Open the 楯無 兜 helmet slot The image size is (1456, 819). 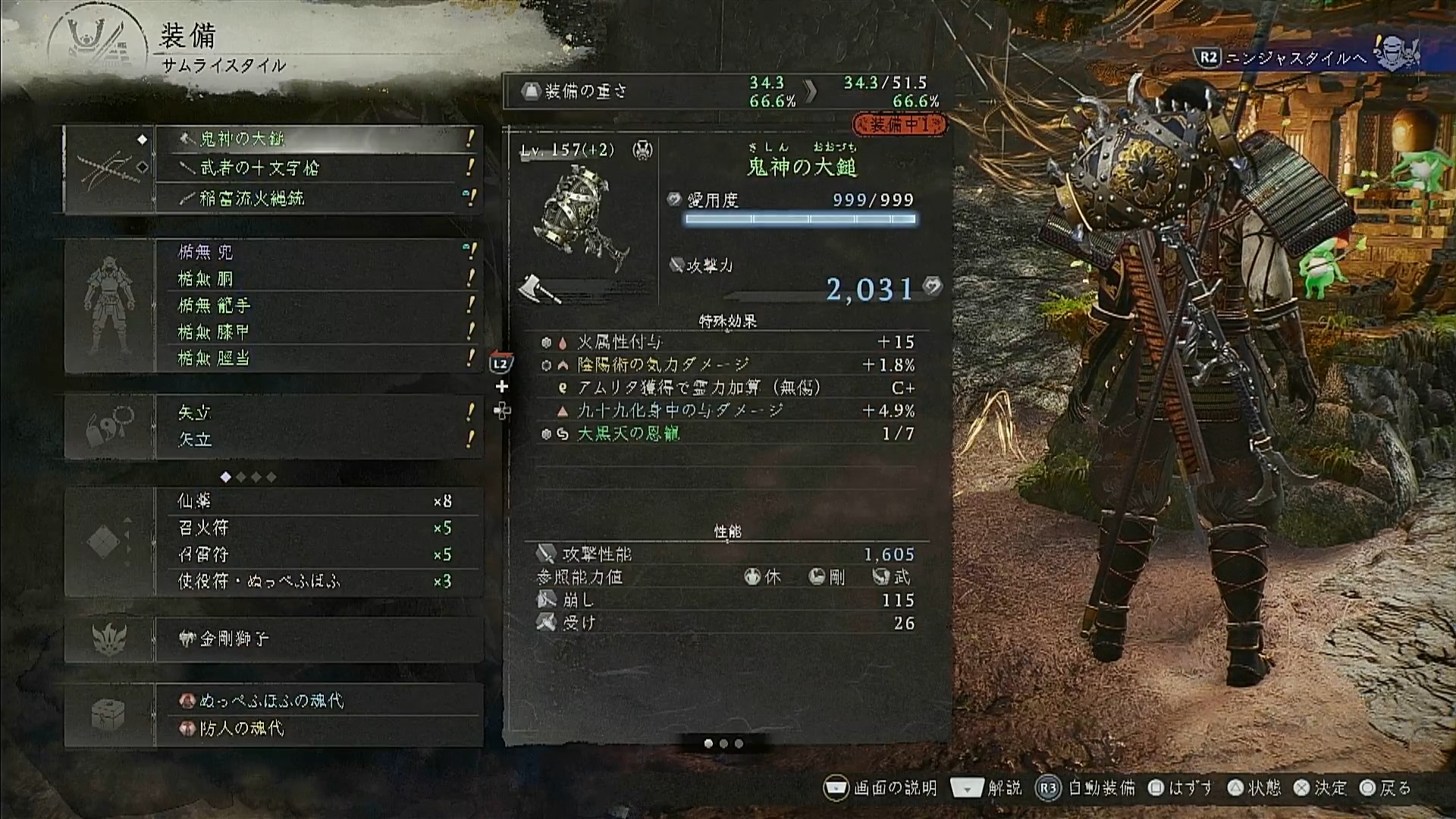tap(318, 252)
